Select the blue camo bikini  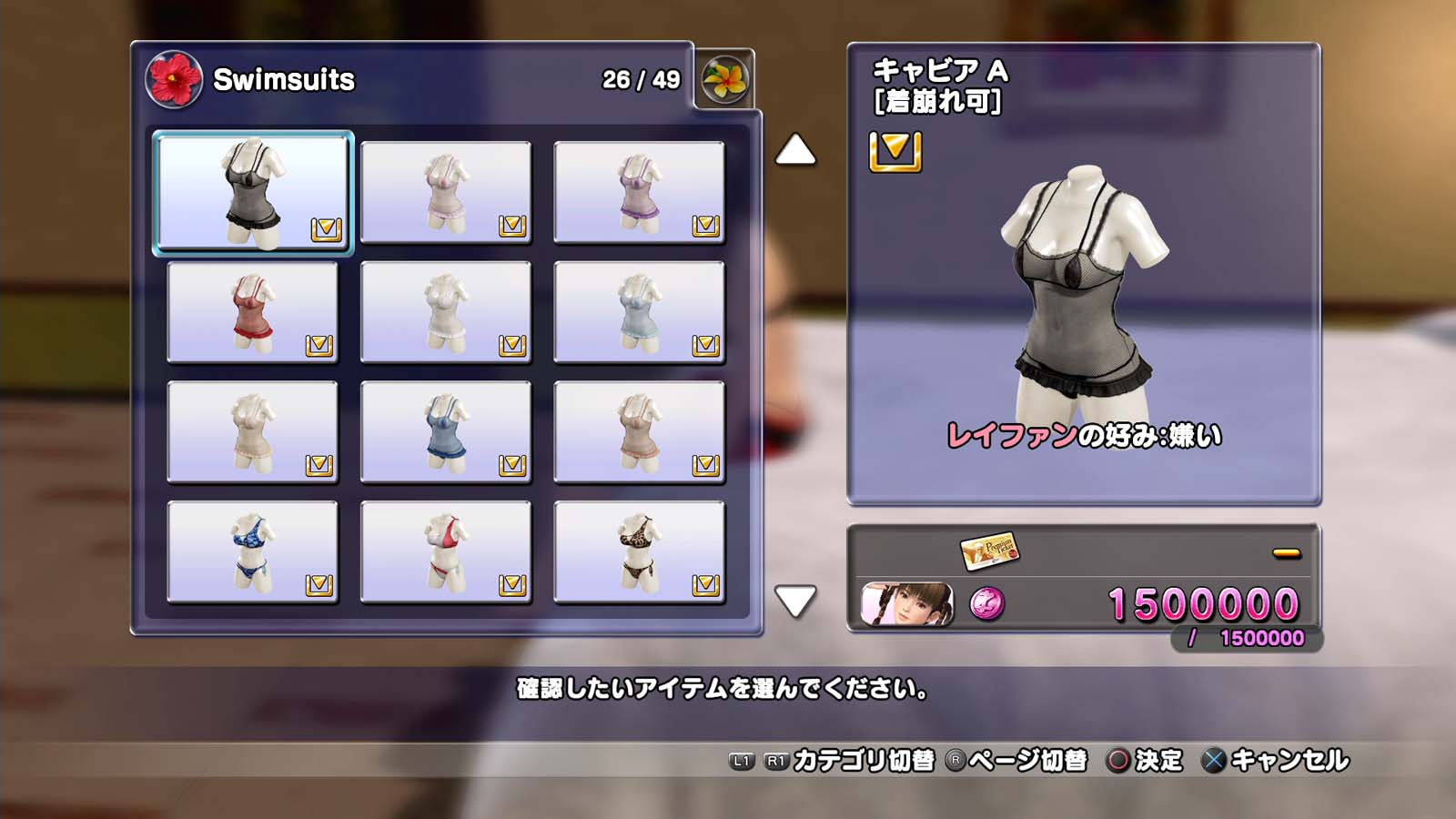coord(252,551)
